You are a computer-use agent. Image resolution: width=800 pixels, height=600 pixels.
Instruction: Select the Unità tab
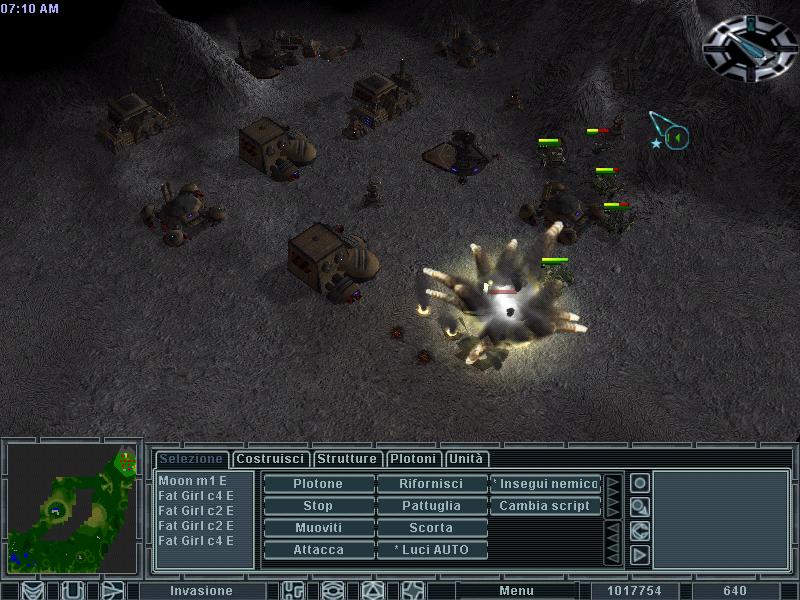[466, 459]
